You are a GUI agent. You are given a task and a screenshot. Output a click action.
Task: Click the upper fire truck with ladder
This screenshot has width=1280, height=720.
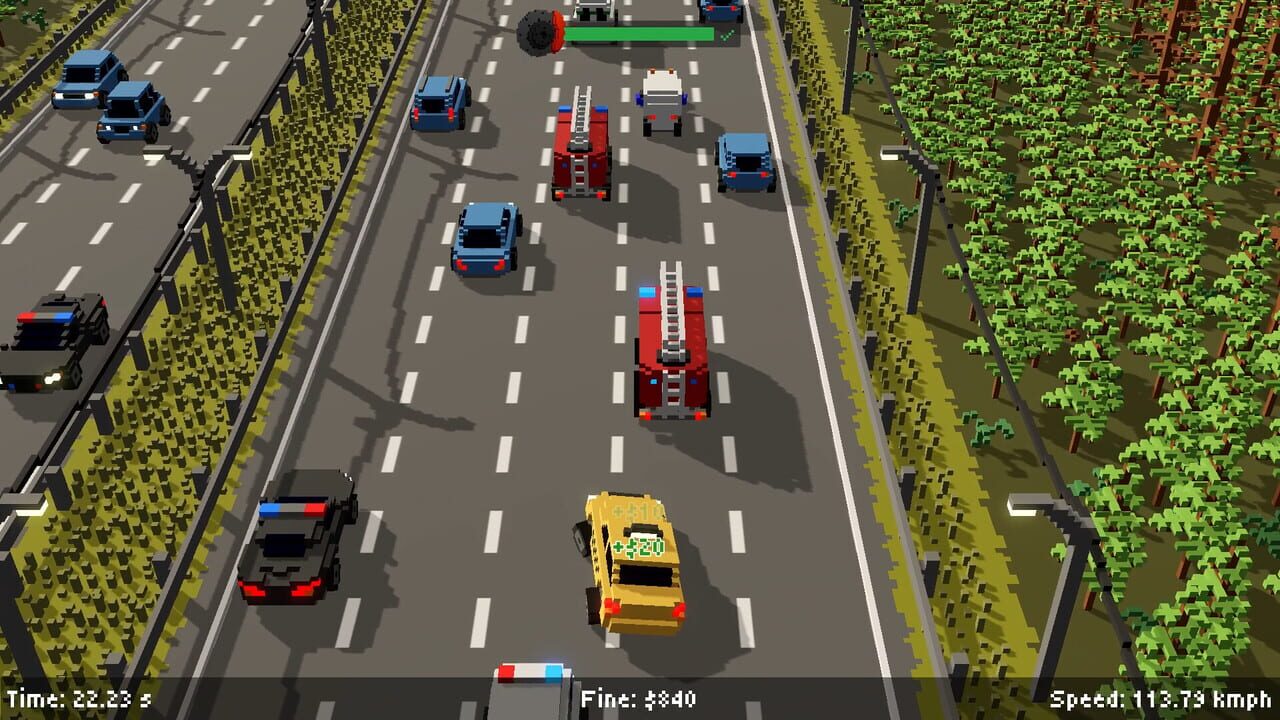pos(578,150)
